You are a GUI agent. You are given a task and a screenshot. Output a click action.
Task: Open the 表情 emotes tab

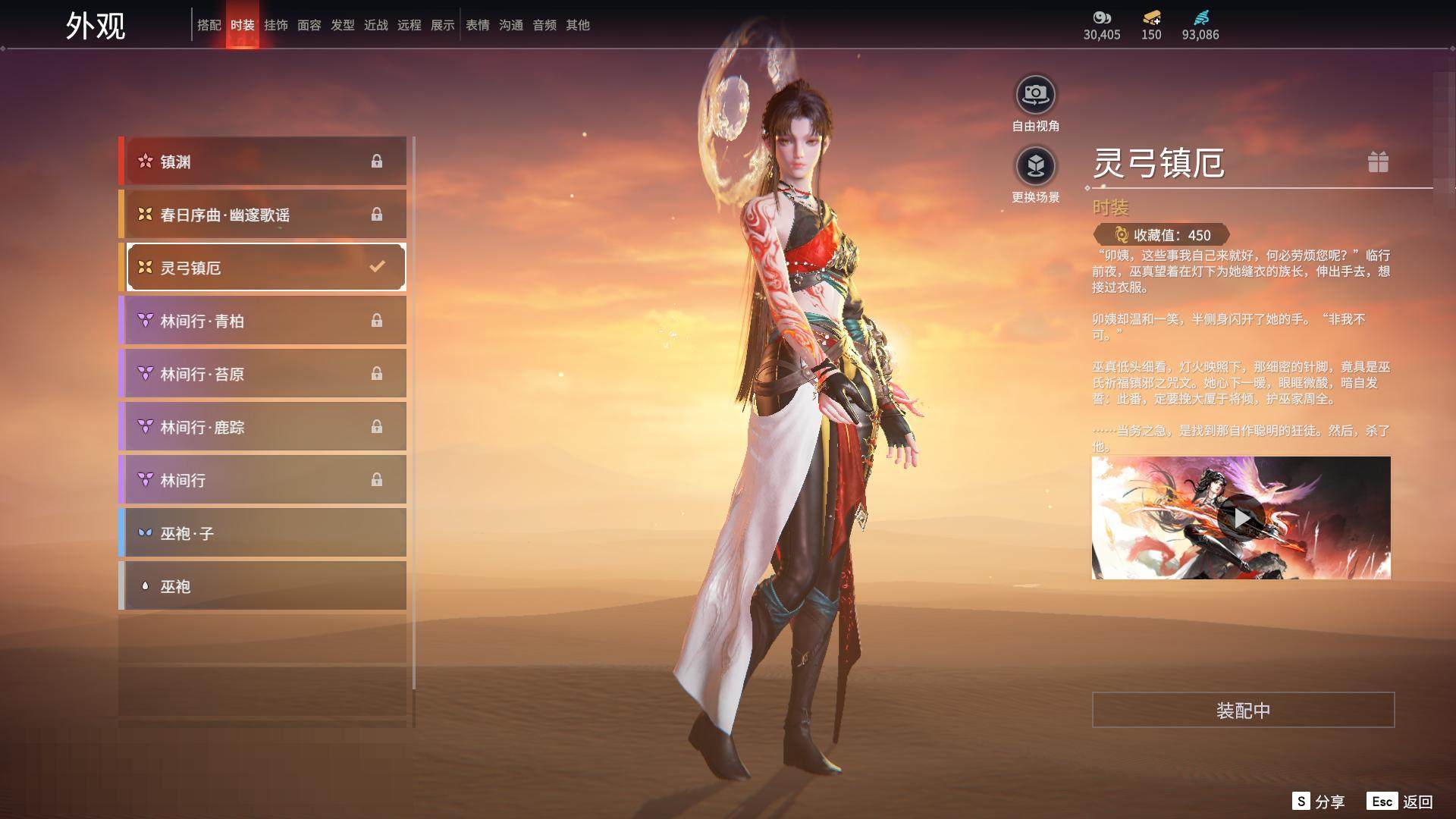[477, 25]
